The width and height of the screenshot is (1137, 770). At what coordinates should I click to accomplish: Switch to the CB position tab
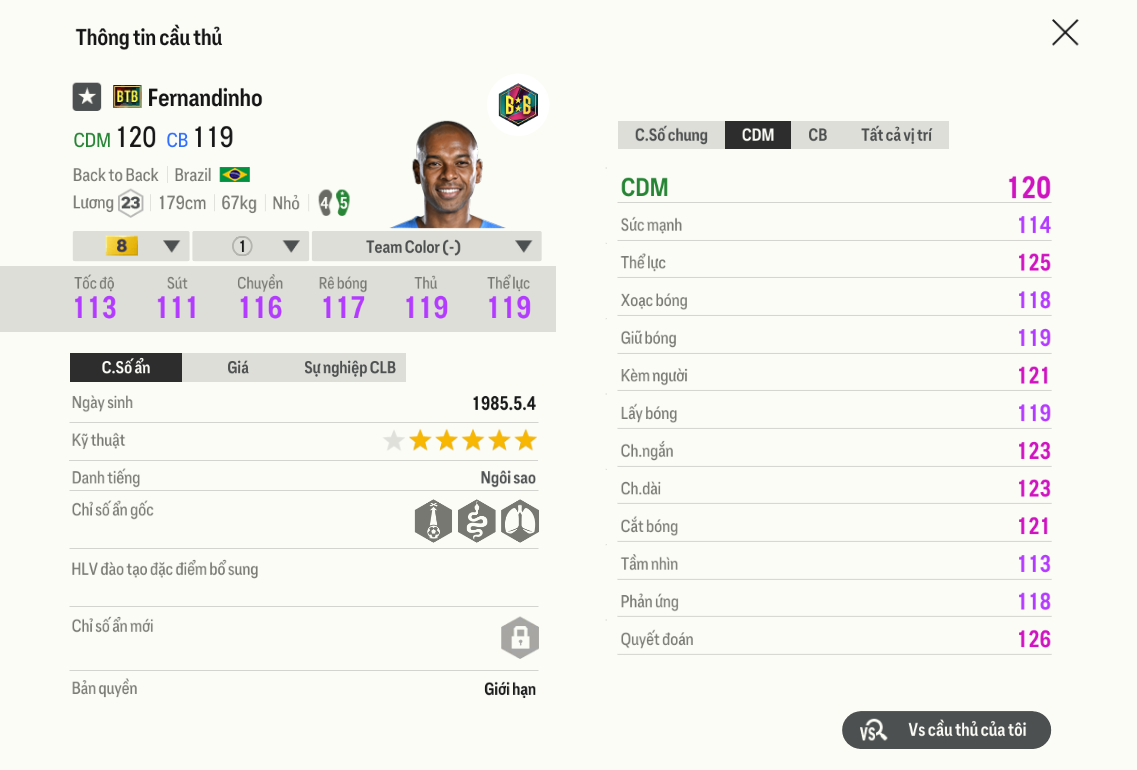tap(817, 135)
